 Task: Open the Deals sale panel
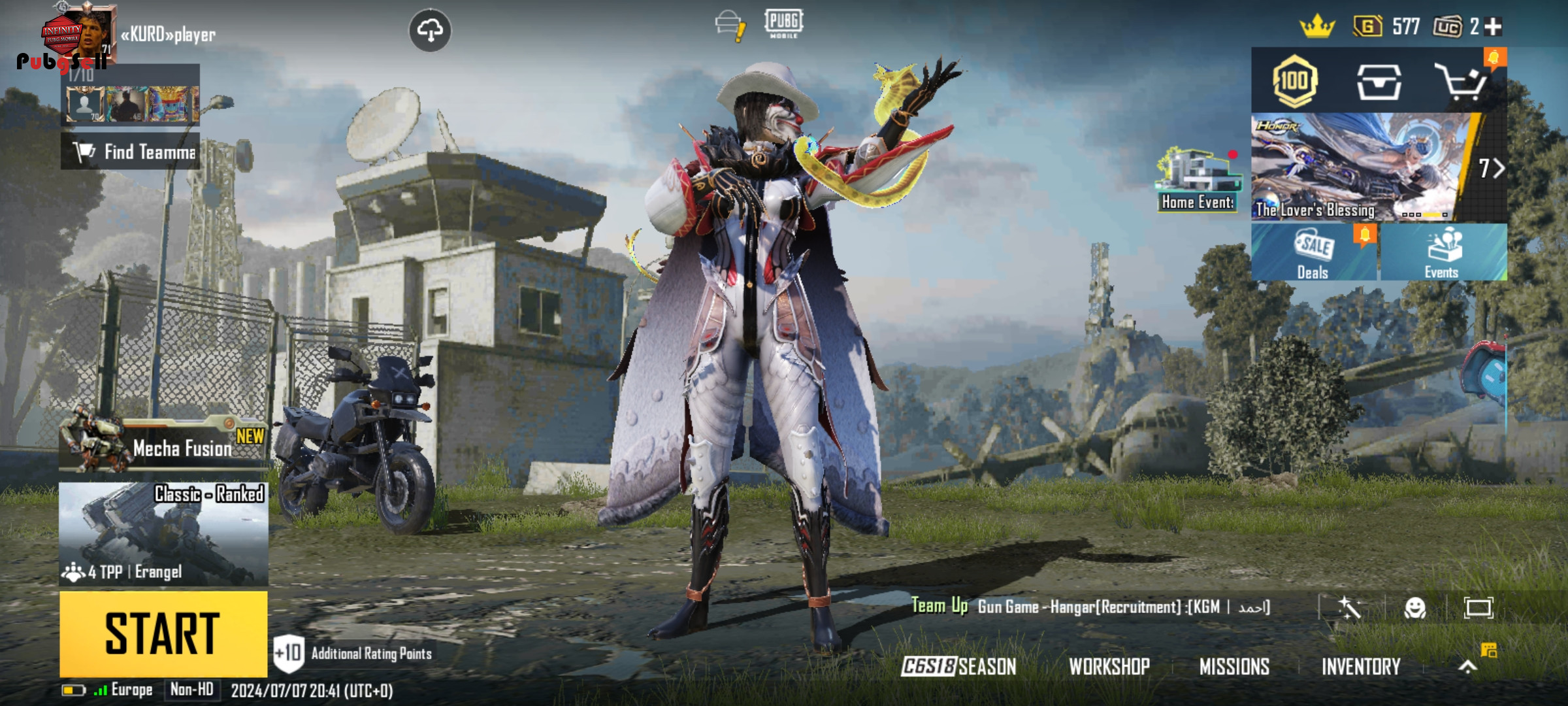(x=1313, y=252)
